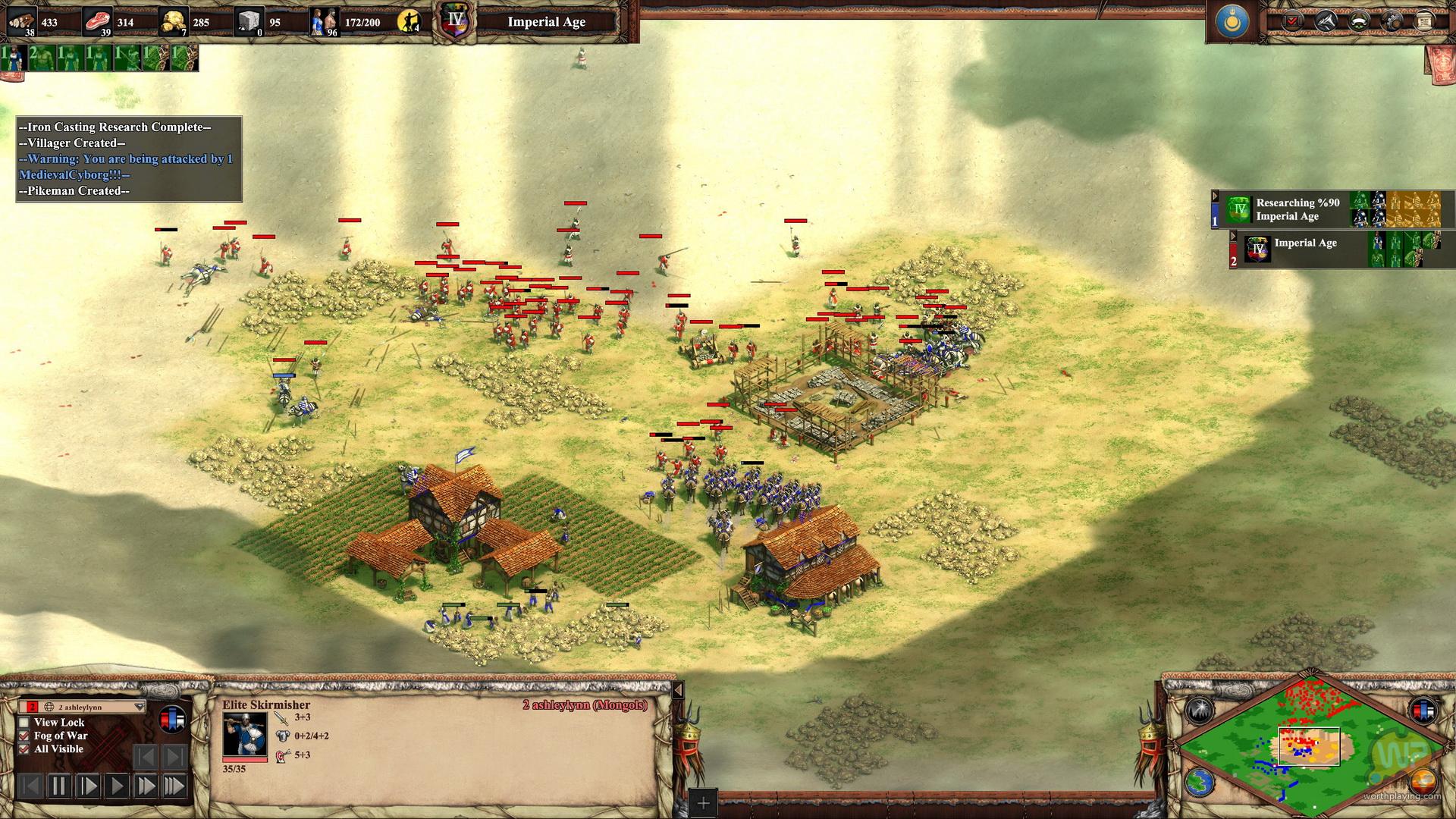1456x819 pixels.
Task: Uncheck the All Visible option
Action: click(24, 749)
